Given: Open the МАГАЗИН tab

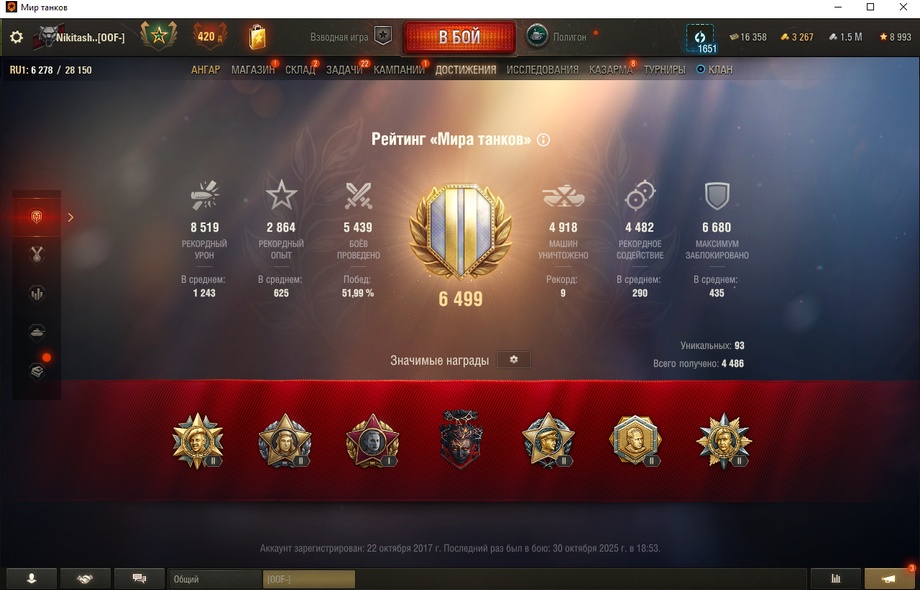Looking at the screenshot, I should 252,70.
